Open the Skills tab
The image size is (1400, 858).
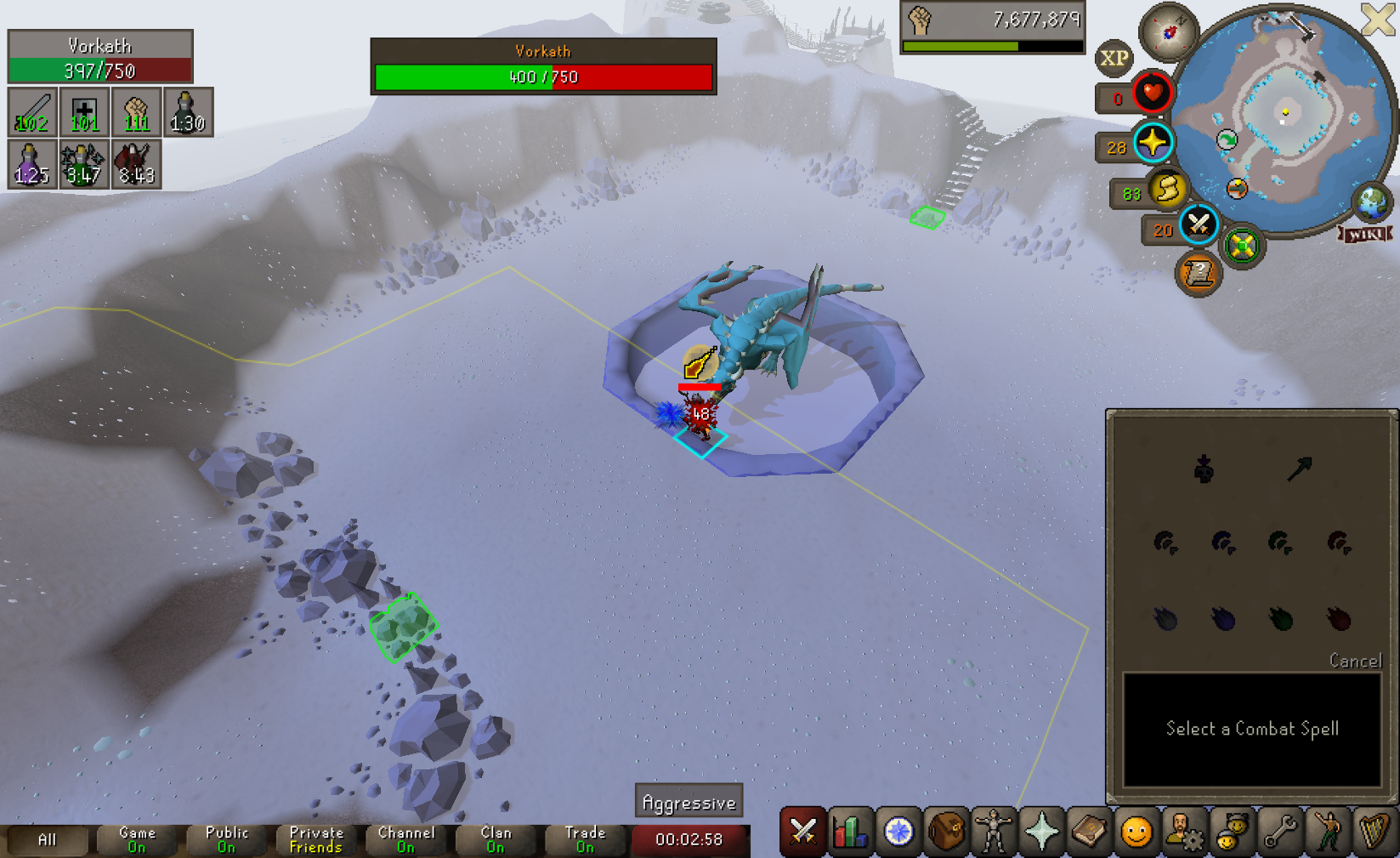[x=850, y=832]
